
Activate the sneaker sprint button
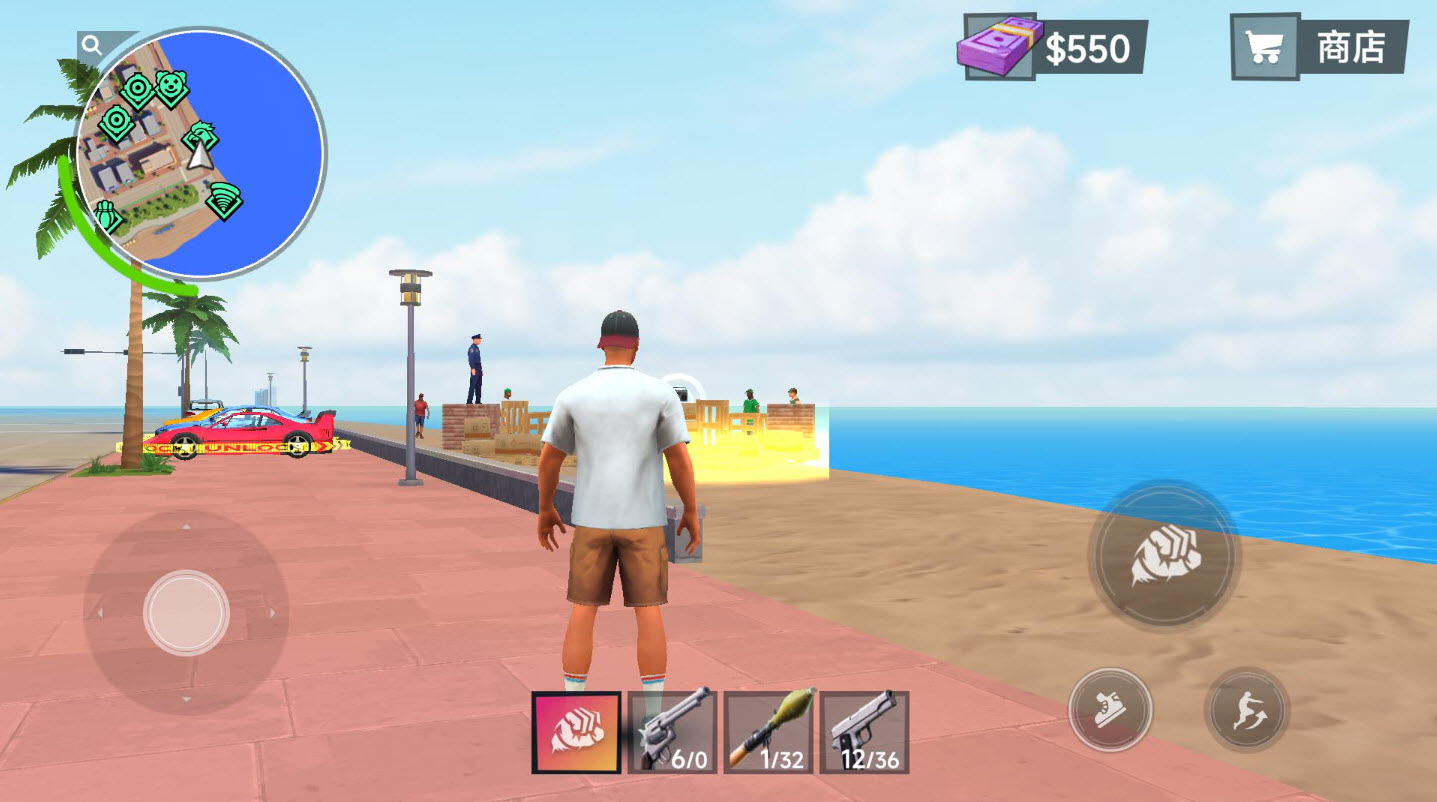pos(1110,710)
